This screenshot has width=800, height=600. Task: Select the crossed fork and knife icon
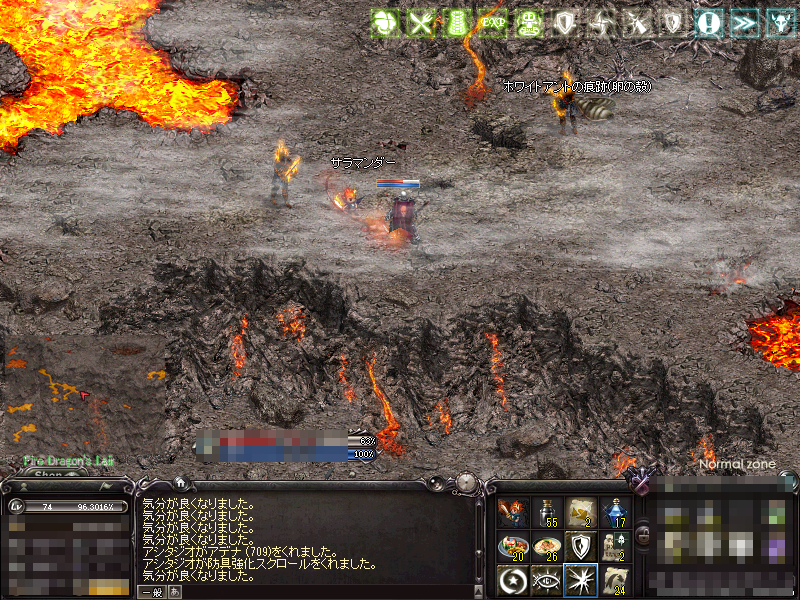tap(420, 23)
